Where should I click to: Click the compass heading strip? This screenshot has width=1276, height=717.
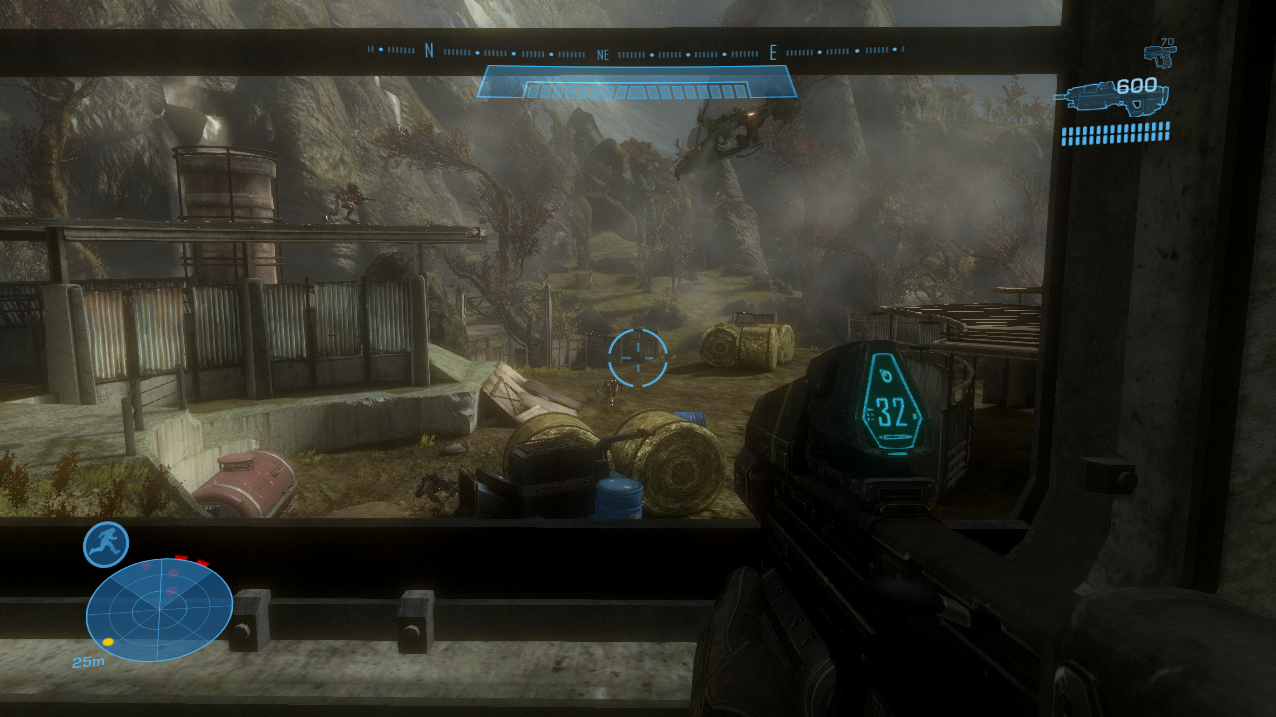(636, 52)
